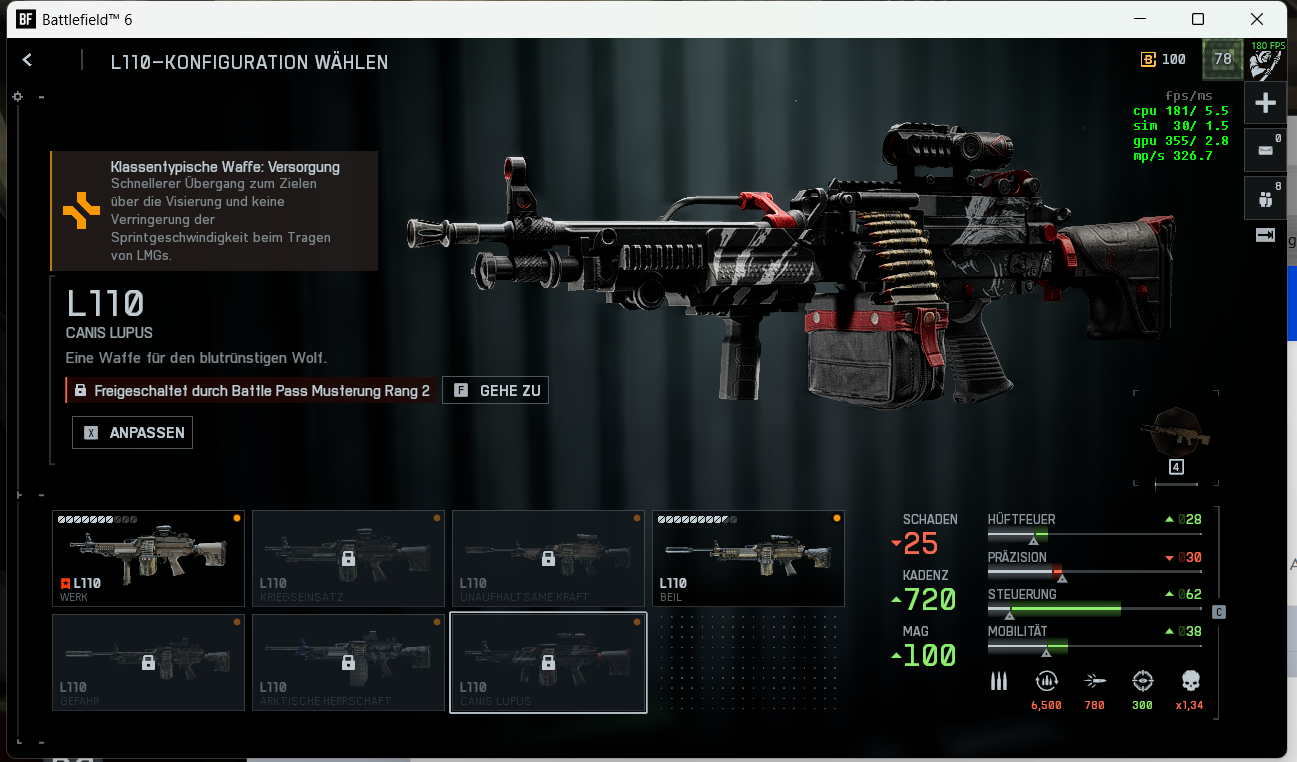The height and width of the screenshot is (762, 1297).
Task: Close the Battlefield 6 window
Action: coord(1257,19)
